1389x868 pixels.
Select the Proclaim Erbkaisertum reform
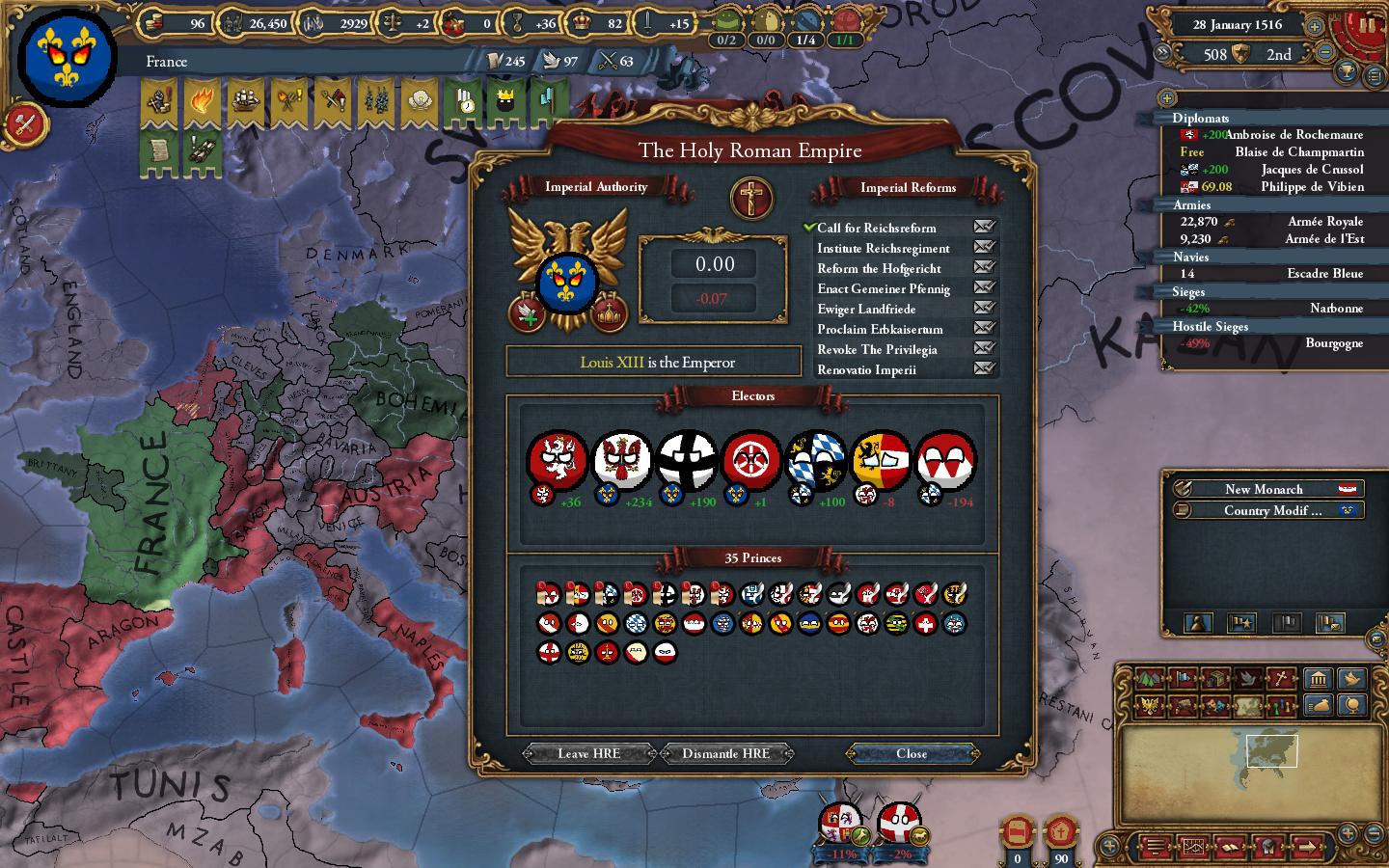(x=880, y=329)
